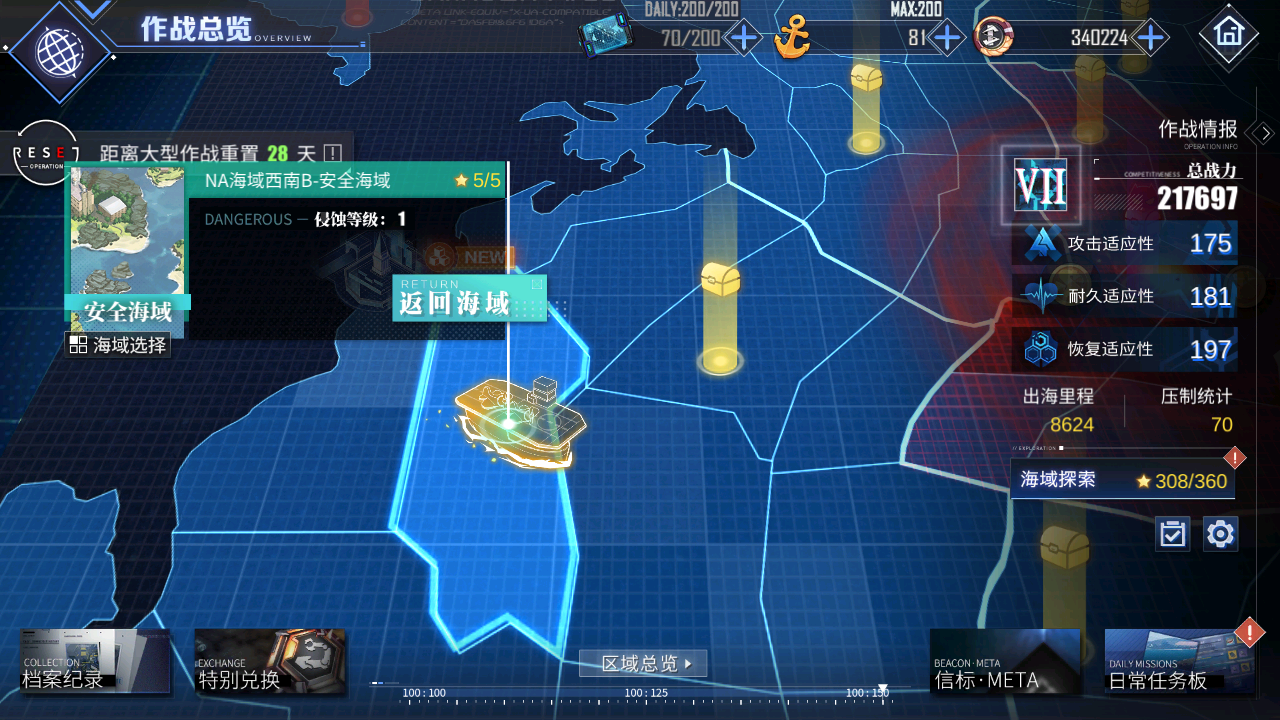Open the gear settings icon

[1220, 534]
